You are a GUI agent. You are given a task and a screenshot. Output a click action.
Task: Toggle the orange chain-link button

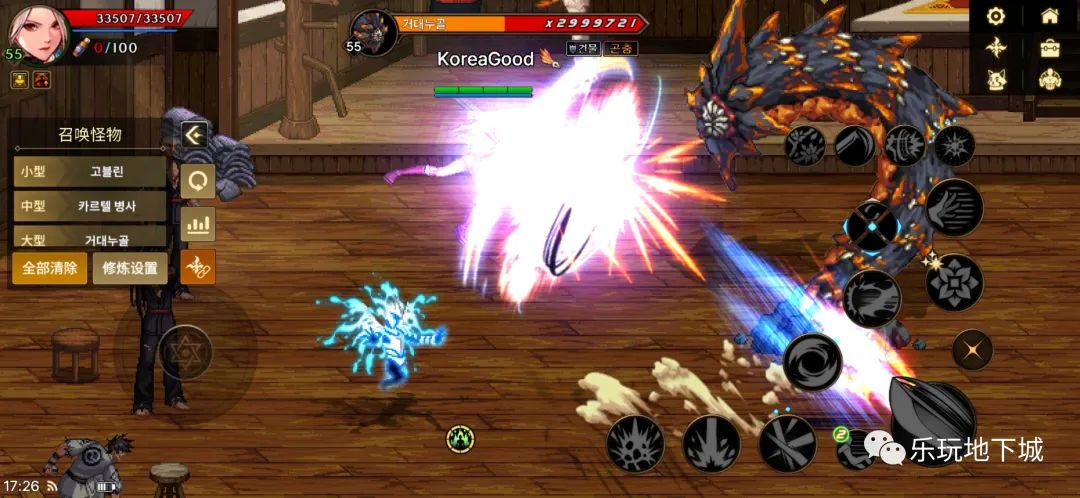pos(198,266)
